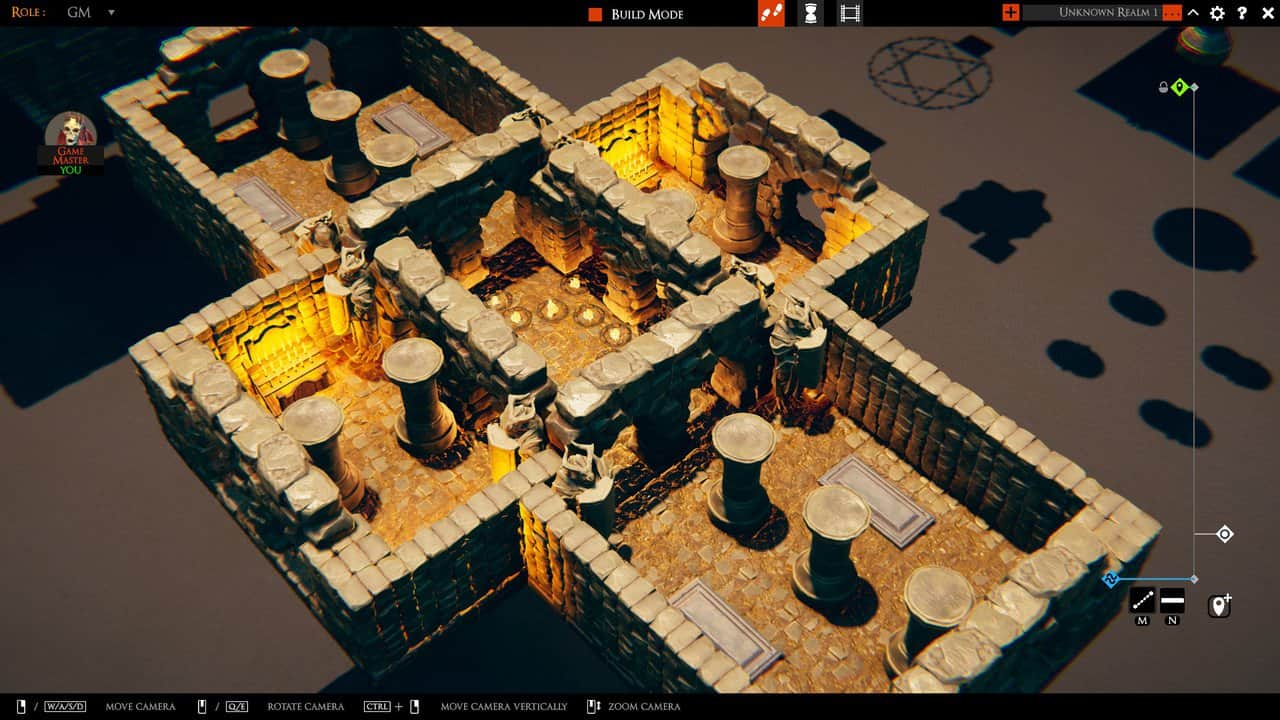This screenshot has width=1280, height=720.
Task: Select the green diamond height marker
Action: 1179,88
